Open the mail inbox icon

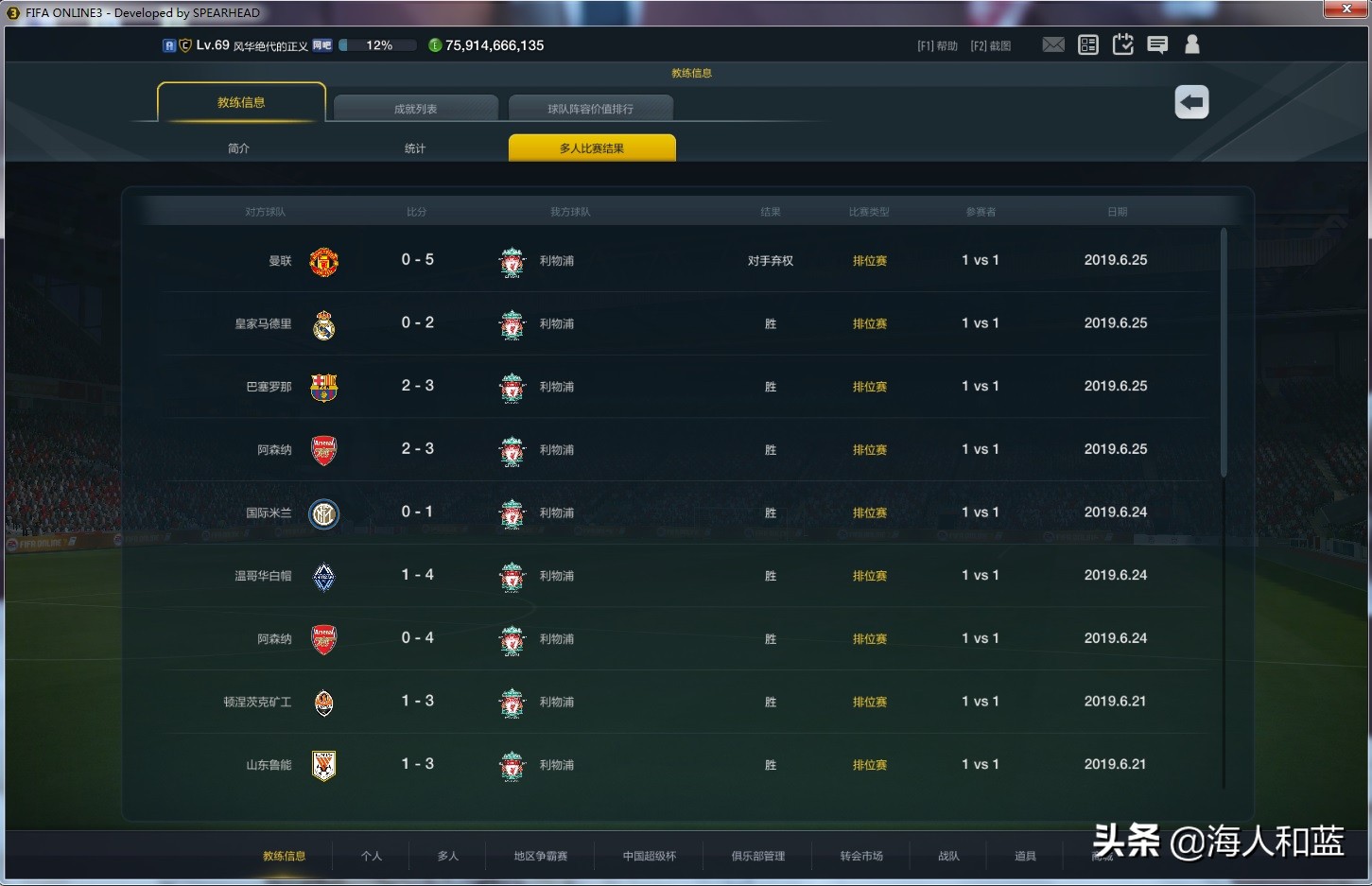click(x=1053, y=43)
